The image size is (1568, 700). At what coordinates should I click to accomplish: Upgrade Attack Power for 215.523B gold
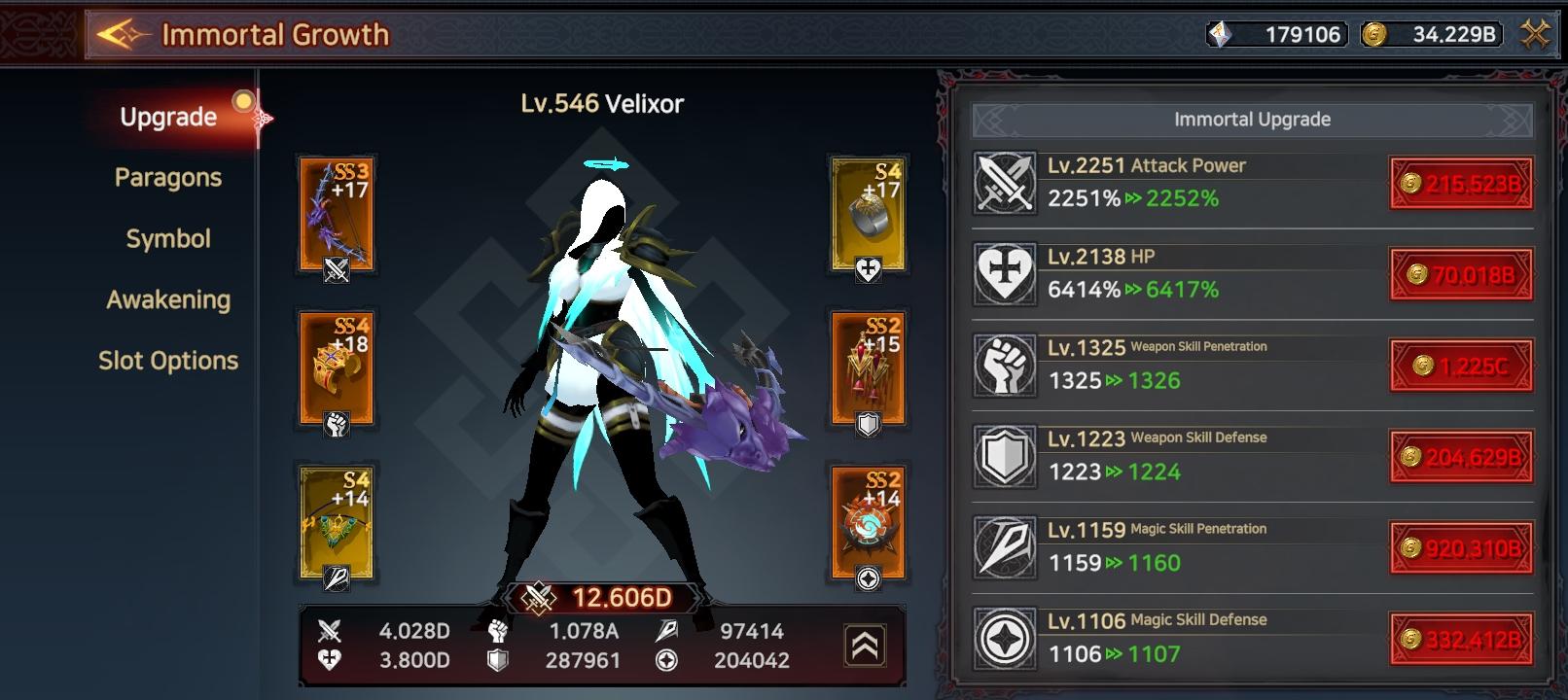click(x=1461, y=184)
